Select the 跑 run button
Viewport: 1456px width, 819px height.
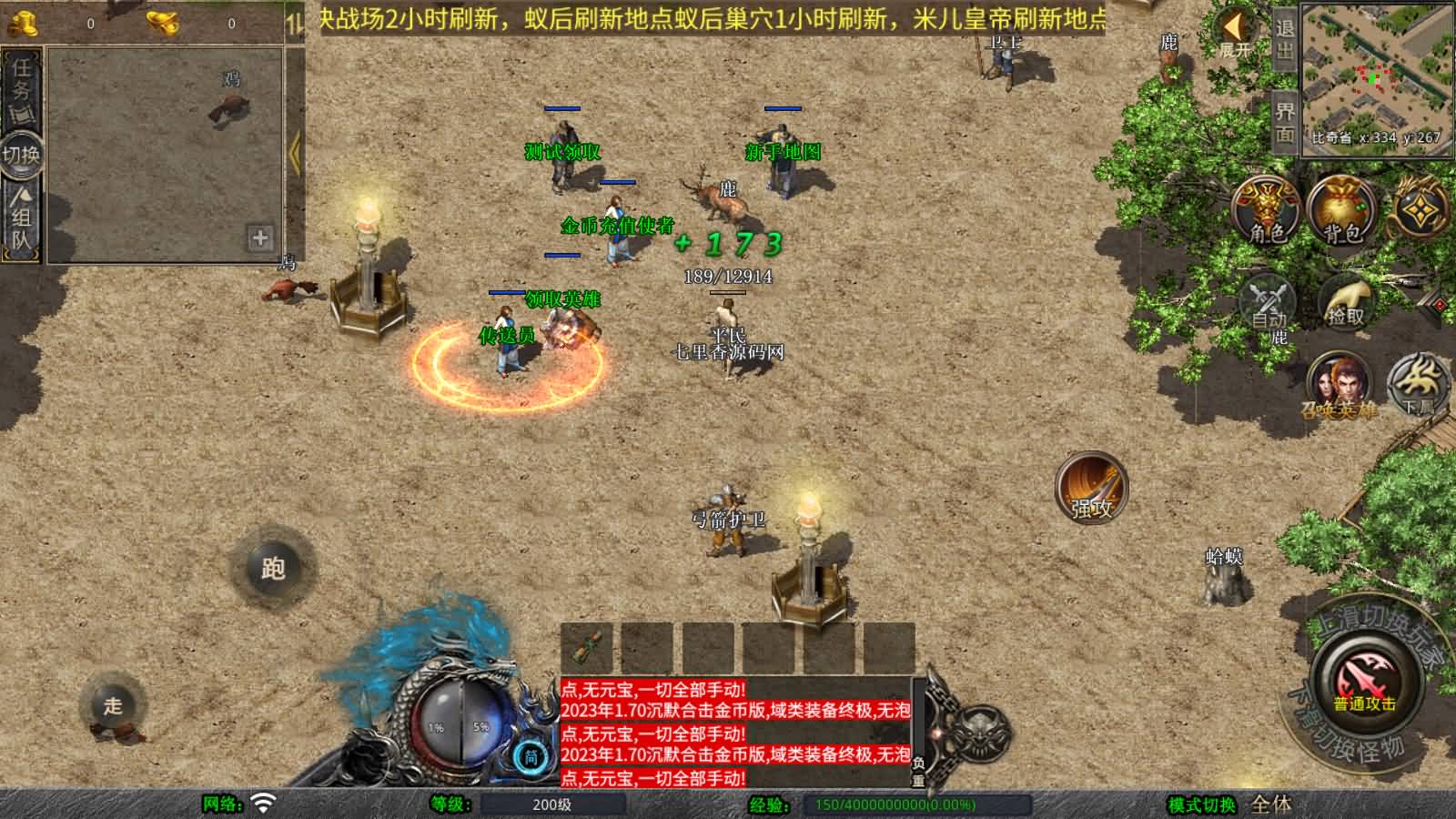tap(273, 568)
